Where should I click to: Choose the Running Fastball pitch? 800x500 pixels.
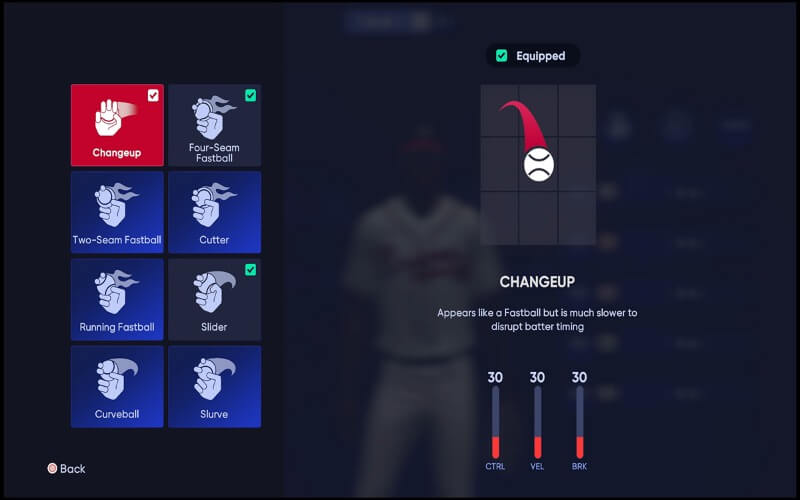point(117,299)
